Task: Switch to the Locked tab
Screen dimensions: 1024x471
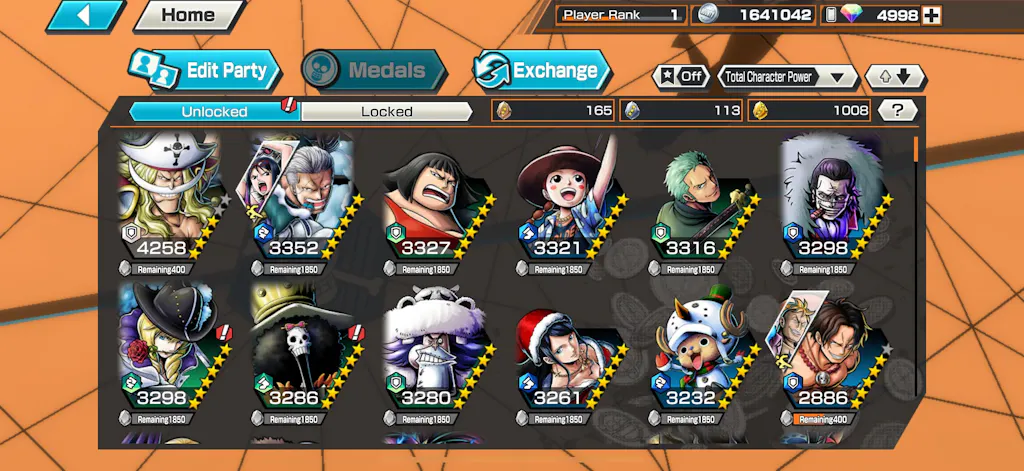Action: pyautogui.click(x=386, y=111)
